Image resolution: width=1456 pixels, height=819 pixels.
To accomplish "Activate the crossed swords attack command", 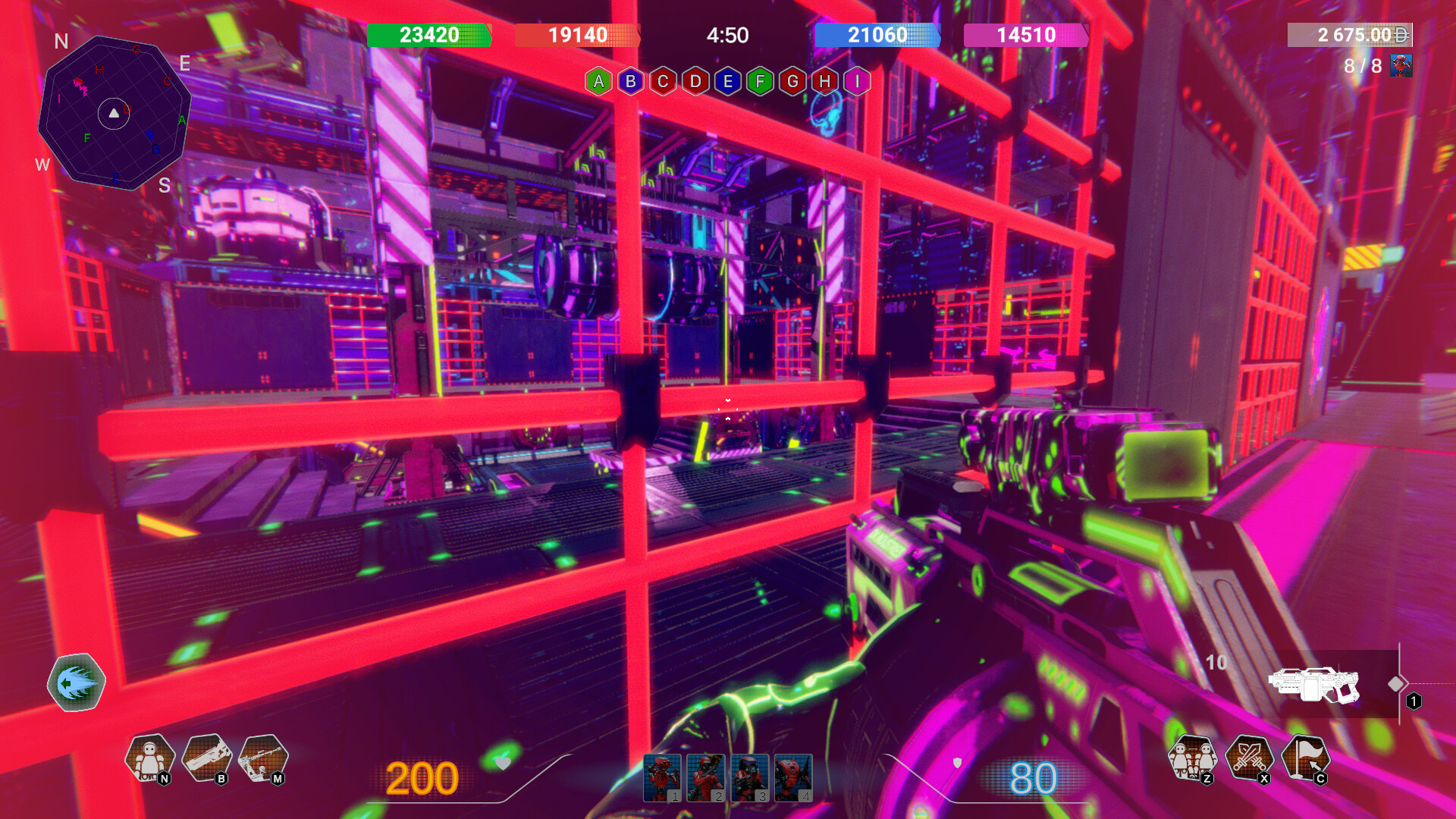I will coord(1249,758).
